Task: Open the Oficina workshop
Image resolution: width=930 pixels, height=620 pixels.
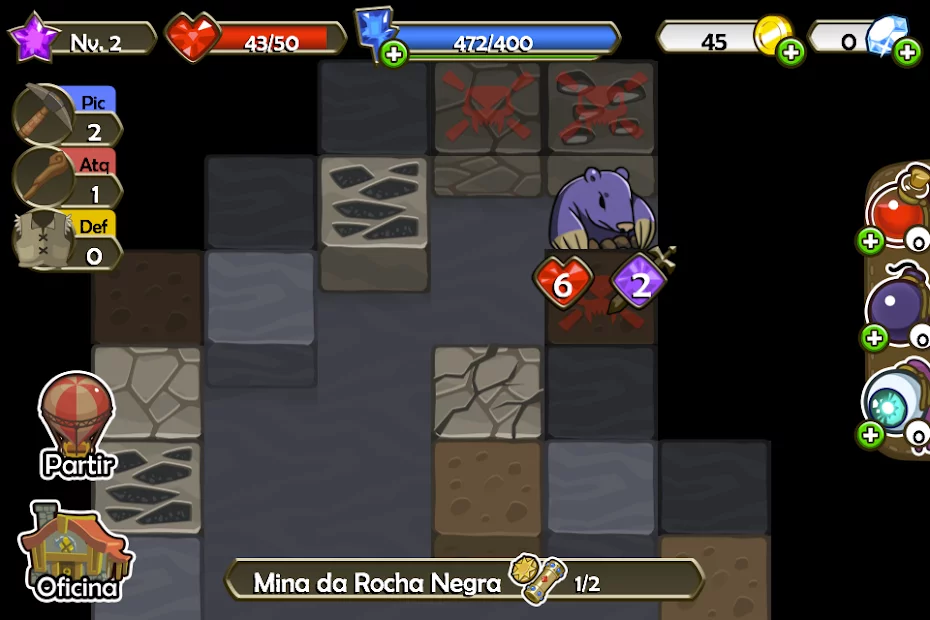Action: (x=75, y=552)
